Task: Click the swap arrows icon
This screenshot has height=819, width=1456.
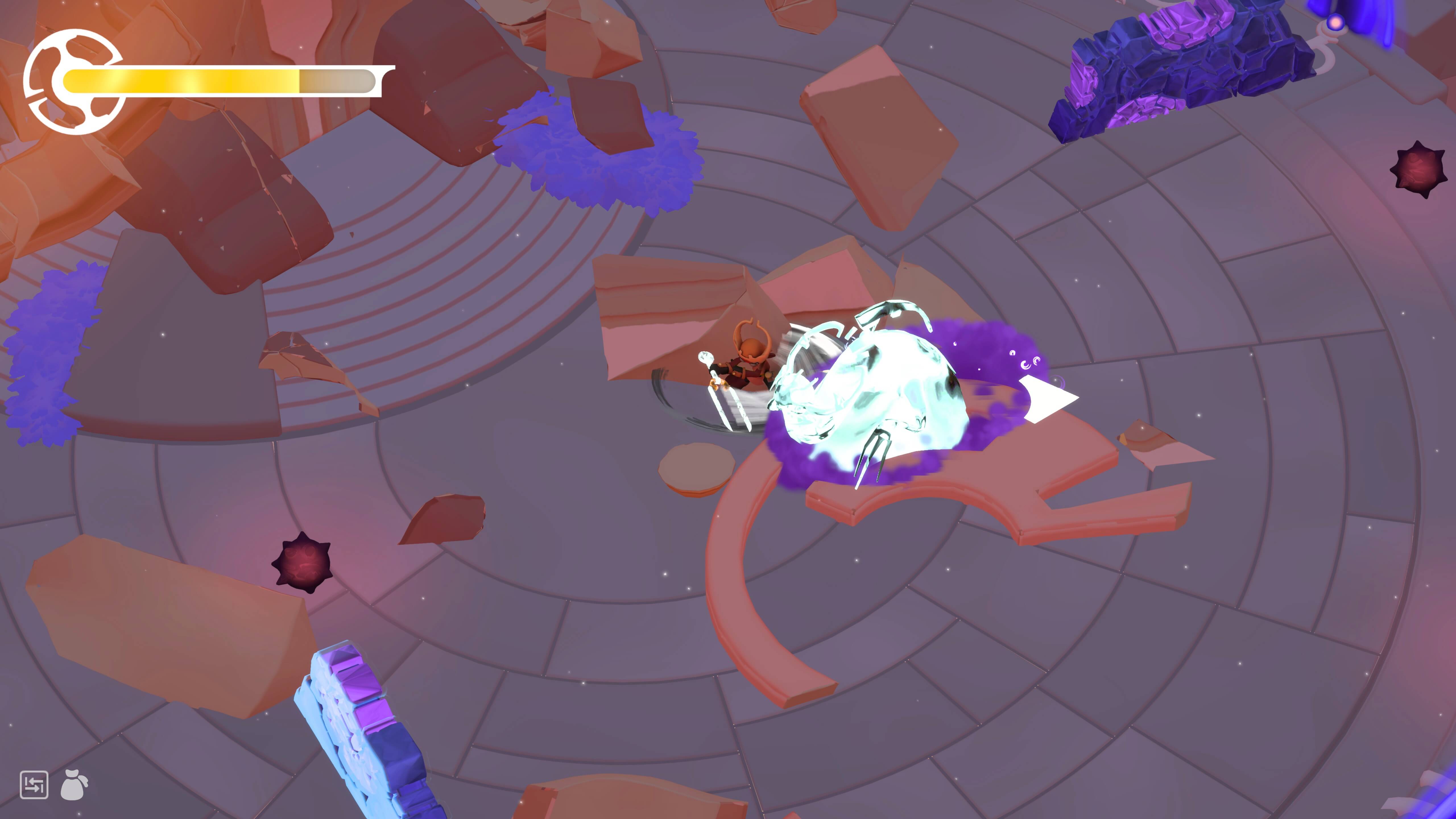Action: tap(34, 785)
